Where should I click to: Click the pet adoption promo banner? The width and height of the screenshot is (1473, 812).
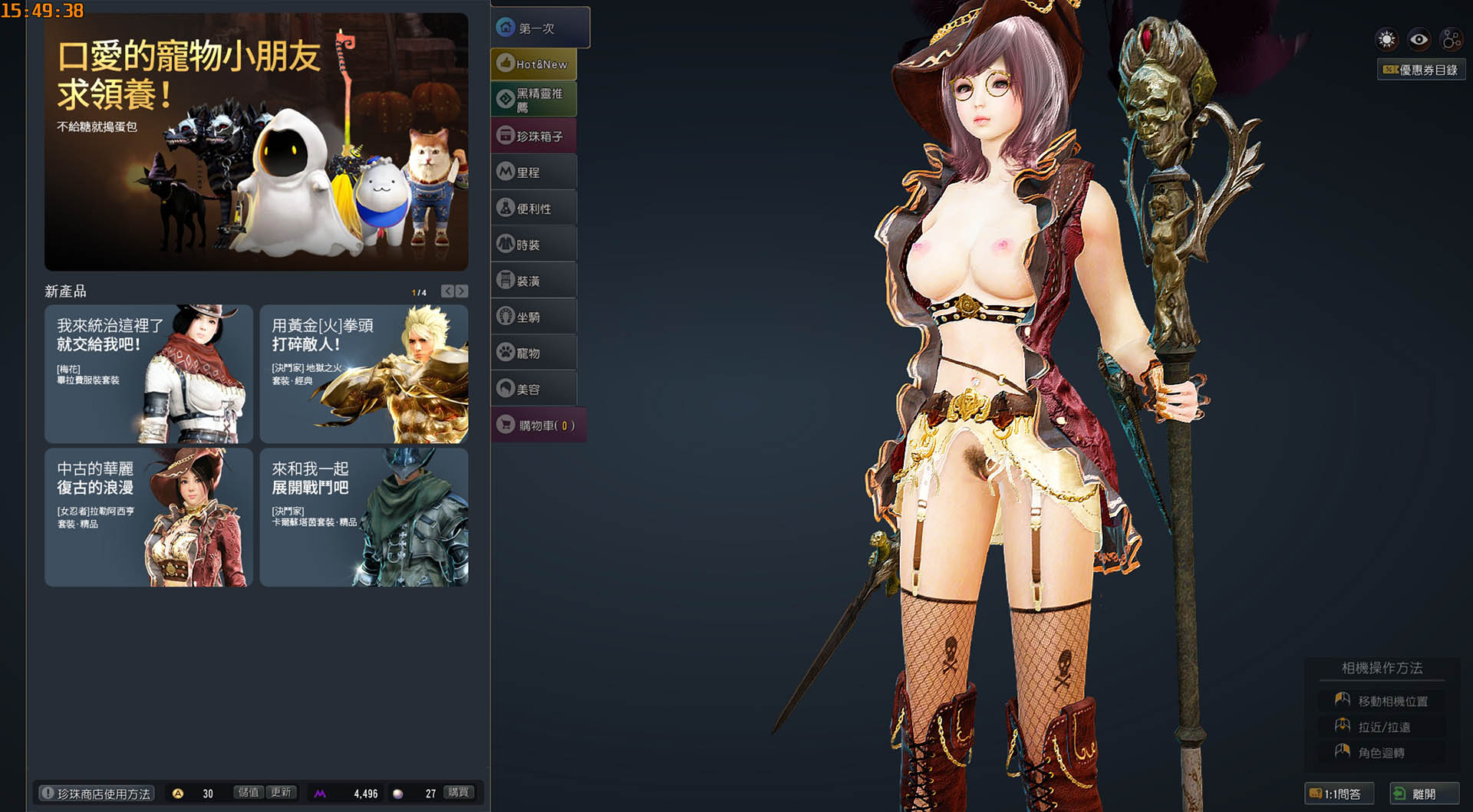[x=256, y=142]
